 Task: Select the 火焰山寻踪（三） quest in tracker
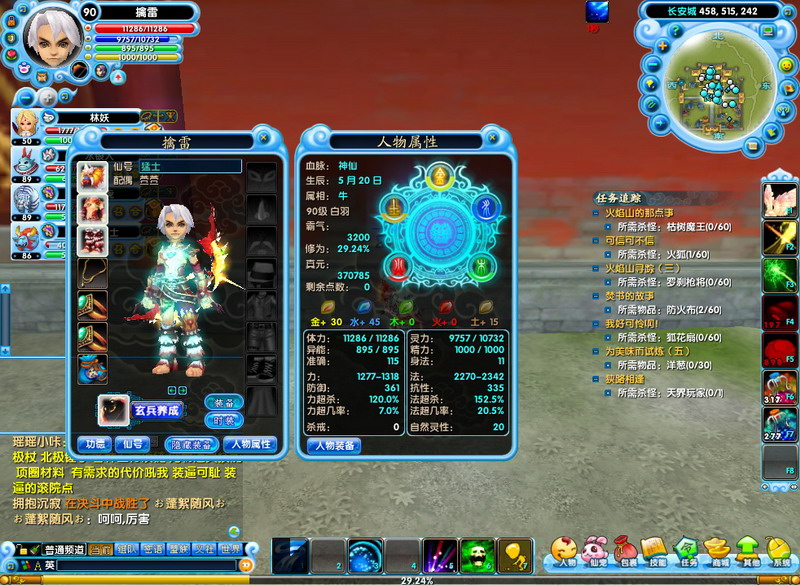[x=641, y=268]
